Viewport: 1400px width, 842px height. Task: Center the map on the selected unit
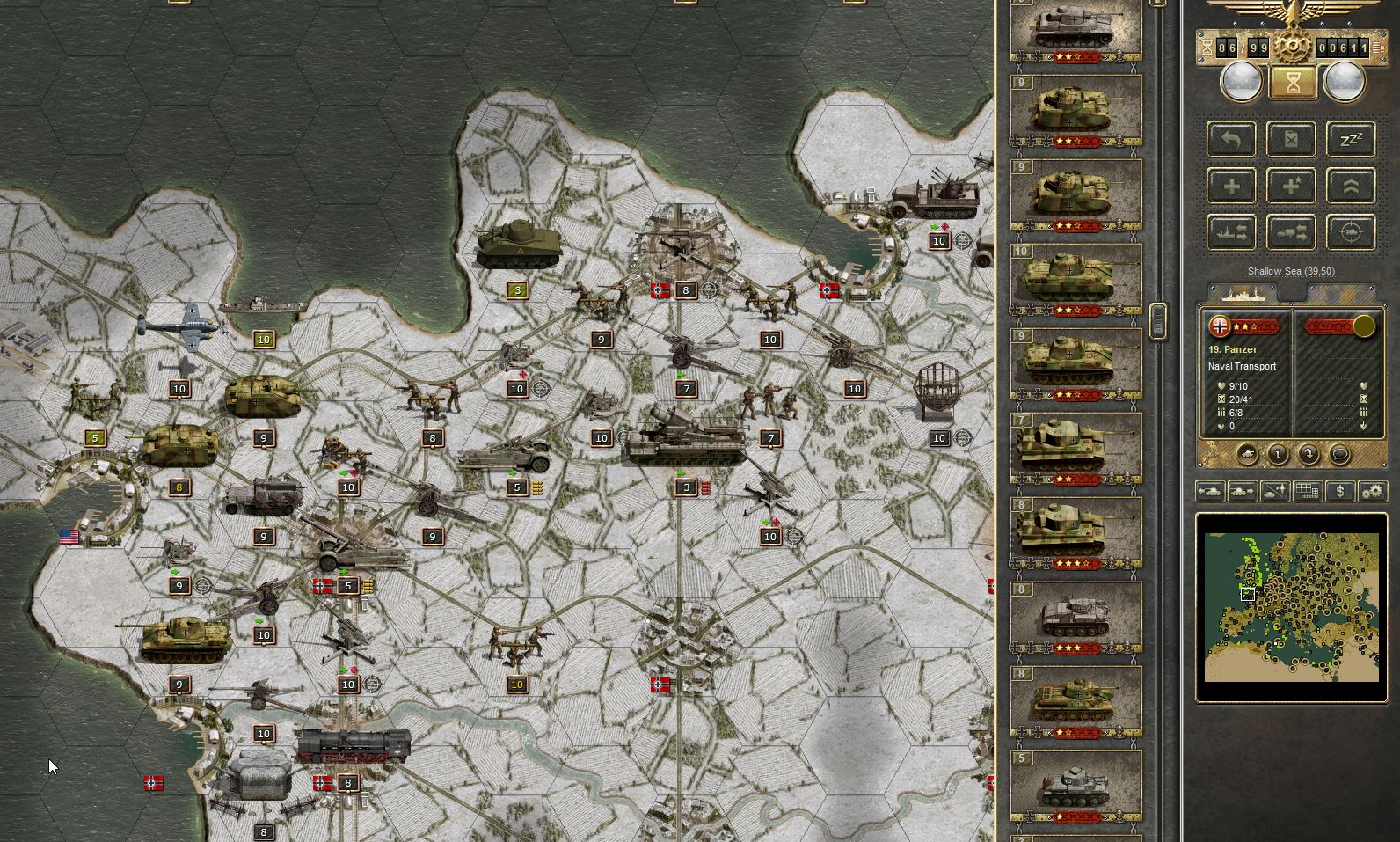coord(1352,233)
